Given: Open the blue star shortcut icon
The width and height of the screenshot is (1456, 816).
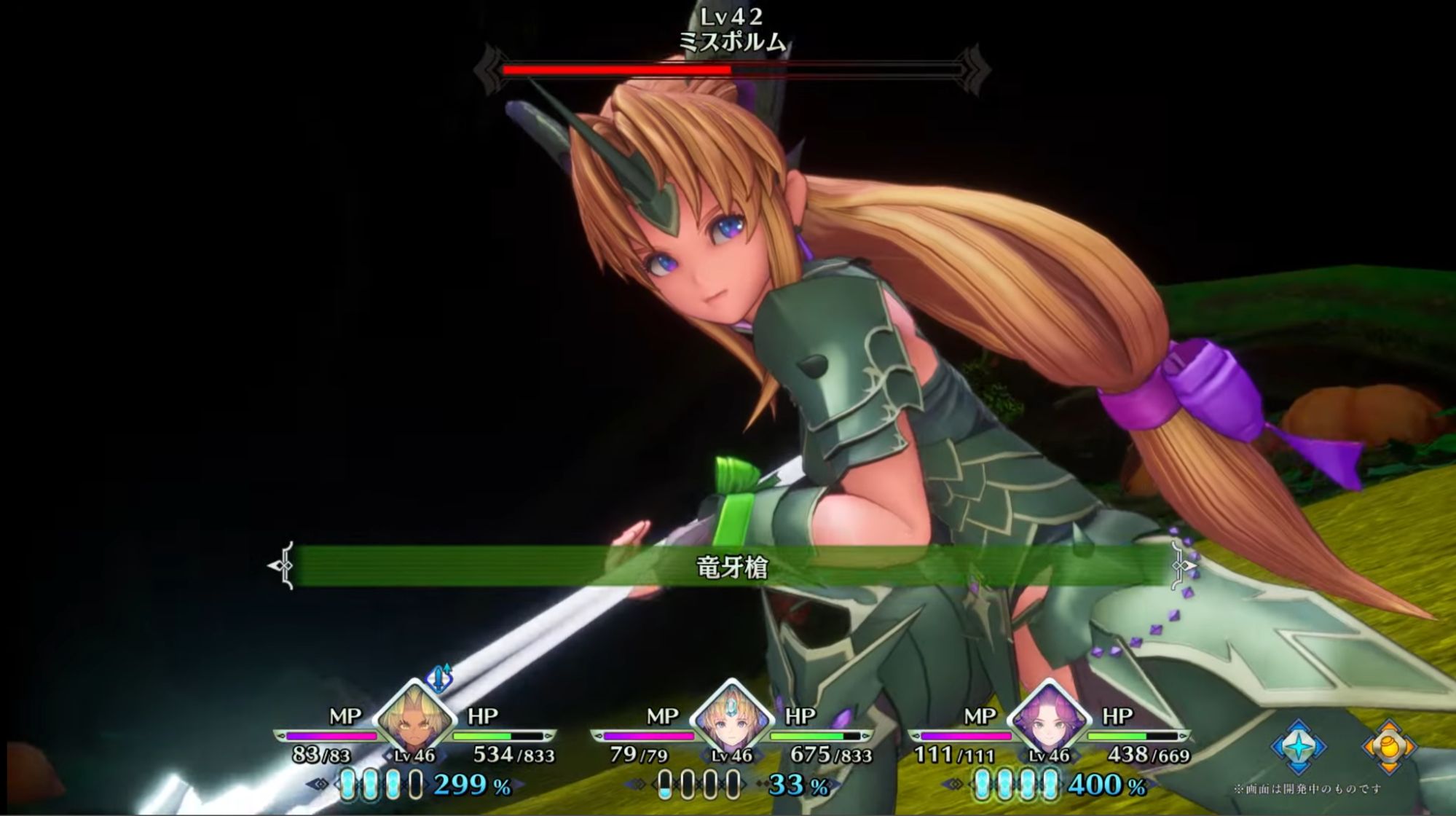Looking at the screenshot, I should pos(1299,747).
